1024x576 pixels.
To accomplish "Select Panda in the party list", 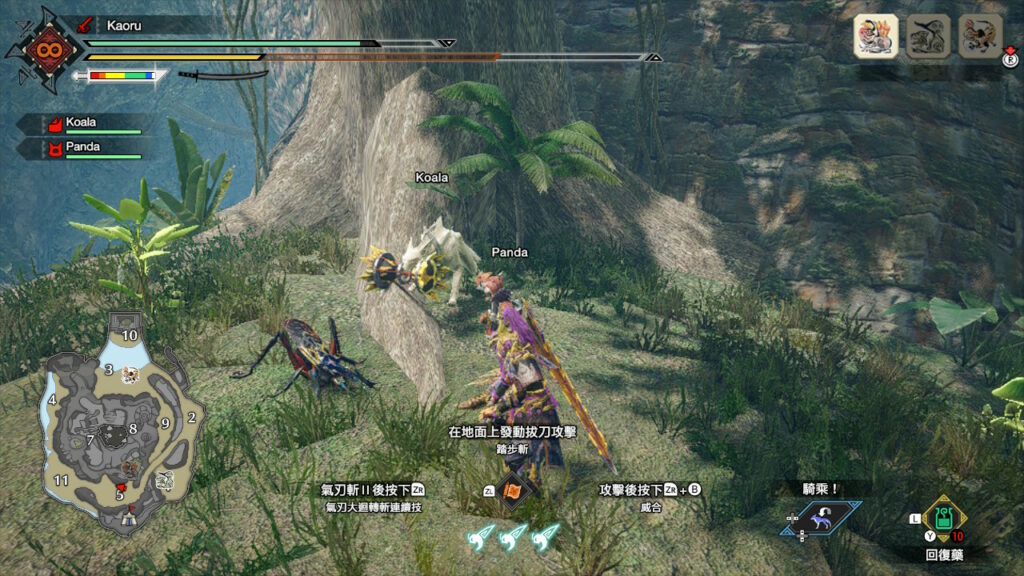I will click(x=82, y=147).
